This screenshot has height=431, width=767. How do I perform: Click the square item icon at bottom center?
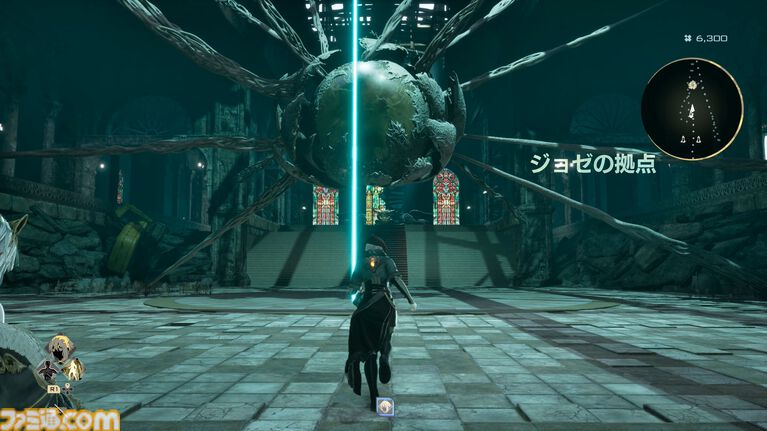tap(387, 408)
